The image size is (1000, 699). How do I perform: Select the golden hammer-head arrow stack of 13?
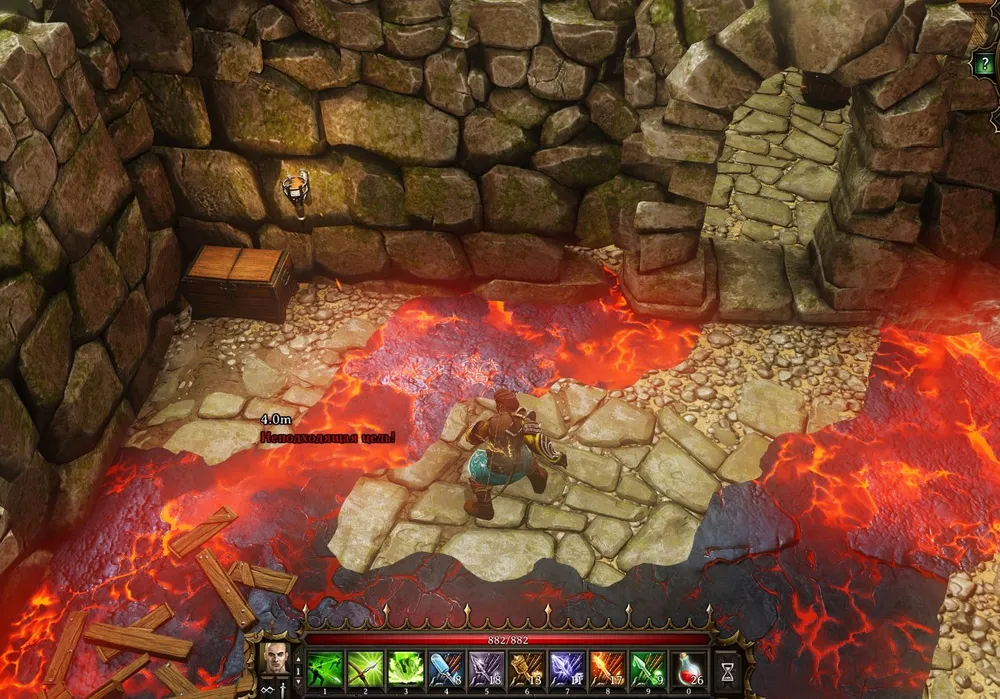click(526, 667)
